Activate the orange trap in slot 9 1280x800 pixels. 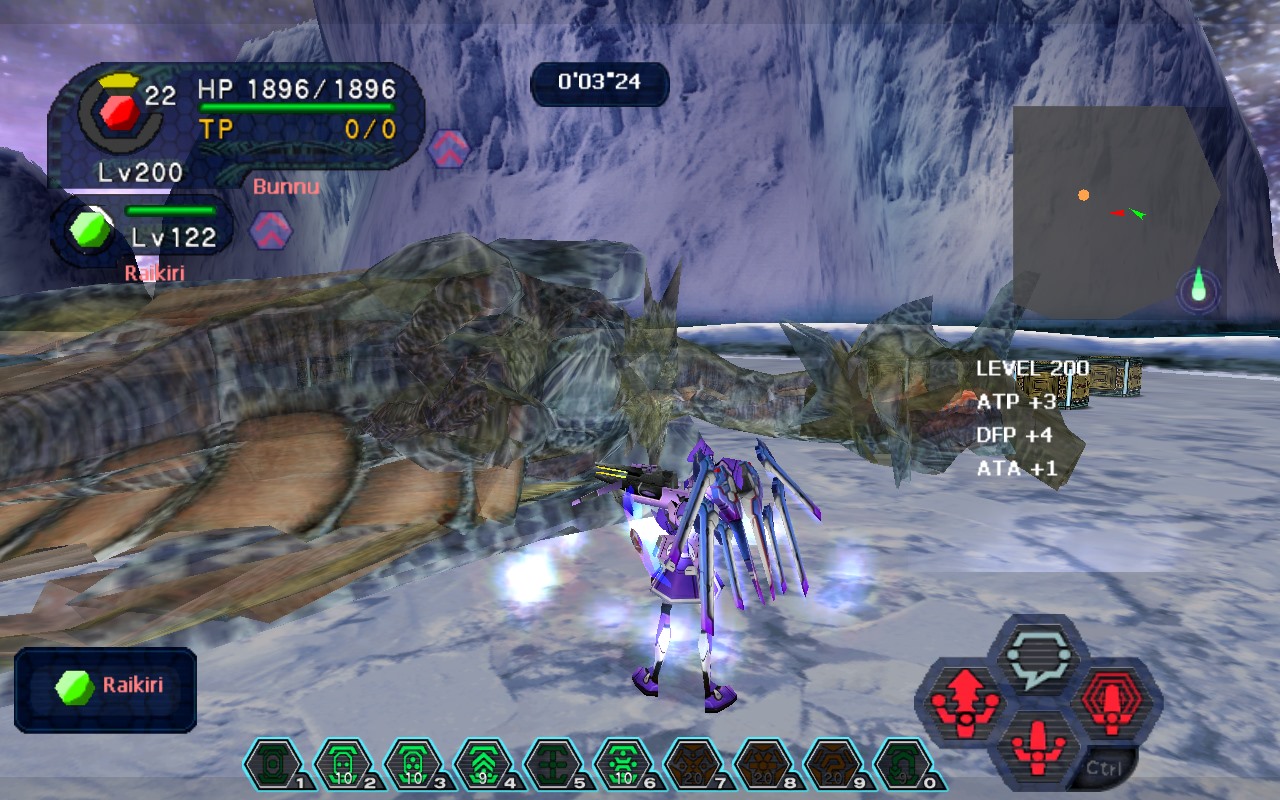[x=832, y=766]
